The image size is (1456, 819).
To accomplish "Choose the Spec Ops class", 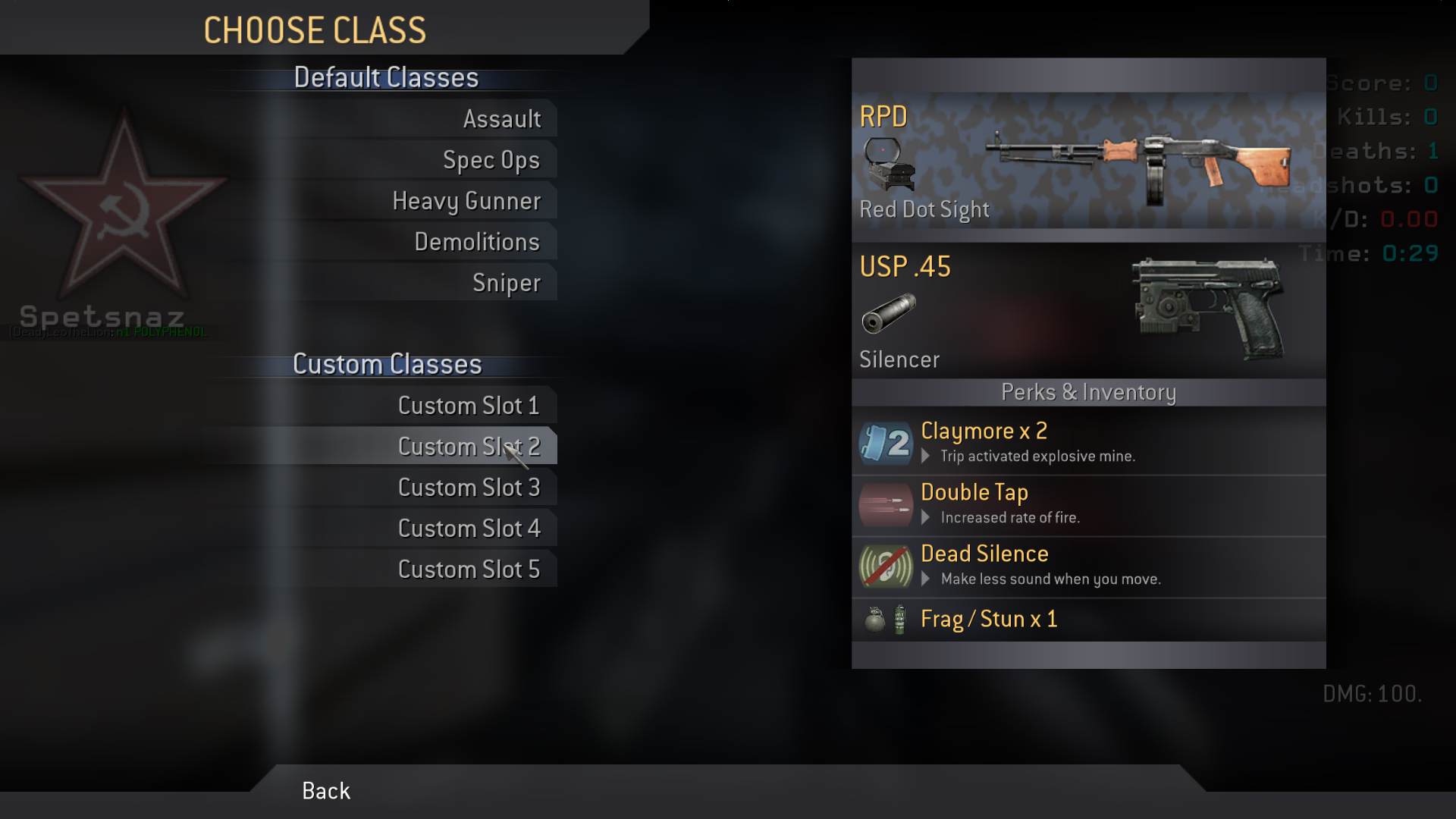I will pyautogui.click(x=491, y=160).
